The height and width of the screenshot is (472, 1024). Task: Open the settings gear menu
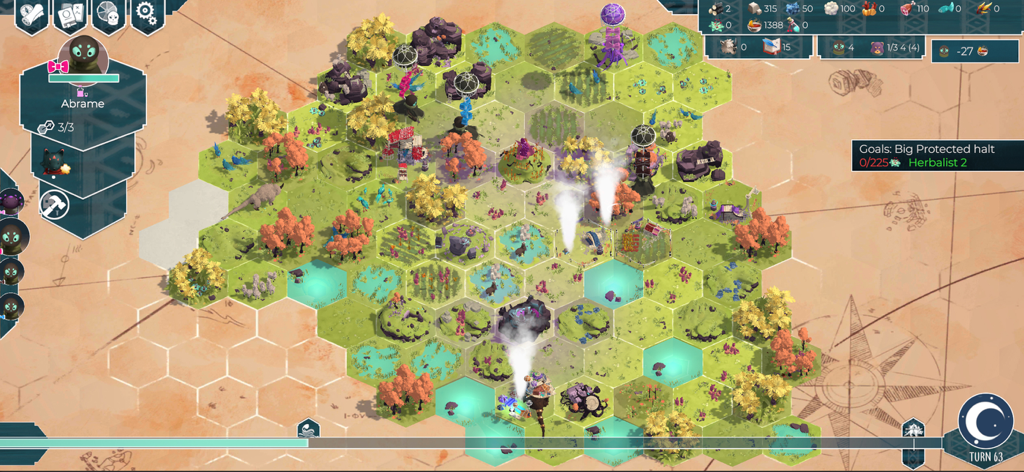[148, 14]
